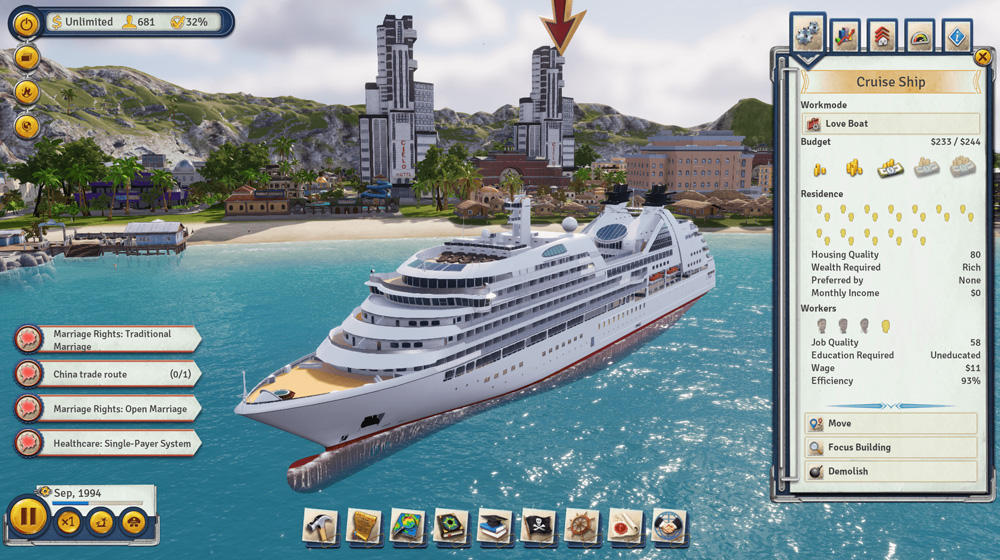
Task: Show the gauge meter tab
Action: click(x=920, y=37)
